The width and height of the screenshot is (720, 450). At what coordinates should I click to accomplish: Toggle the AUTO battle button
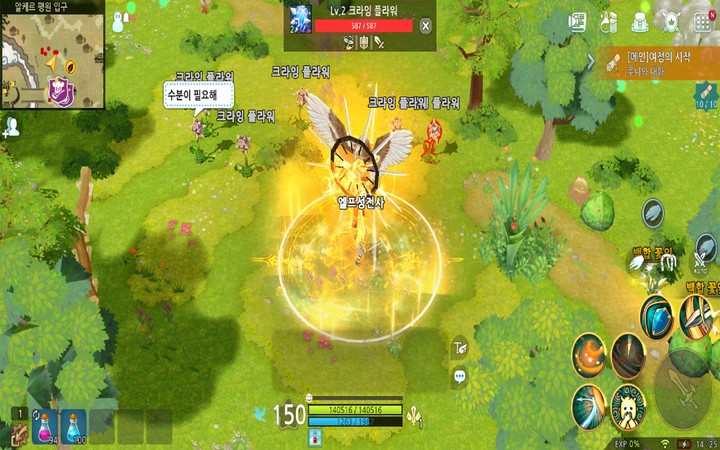coord(701,260)
